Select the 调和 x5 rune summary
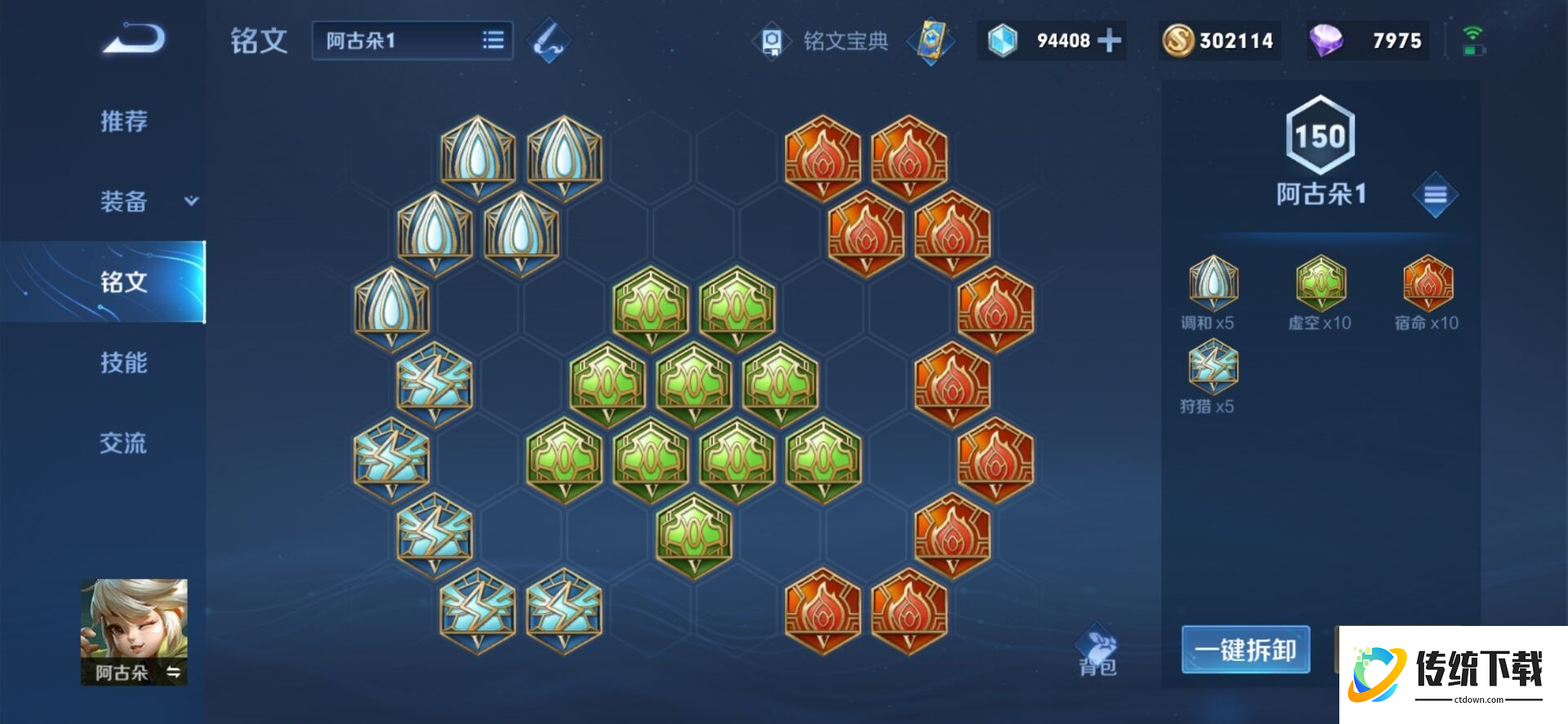The height and width of the screenshot is (724, 1568). click(1212, 292)
